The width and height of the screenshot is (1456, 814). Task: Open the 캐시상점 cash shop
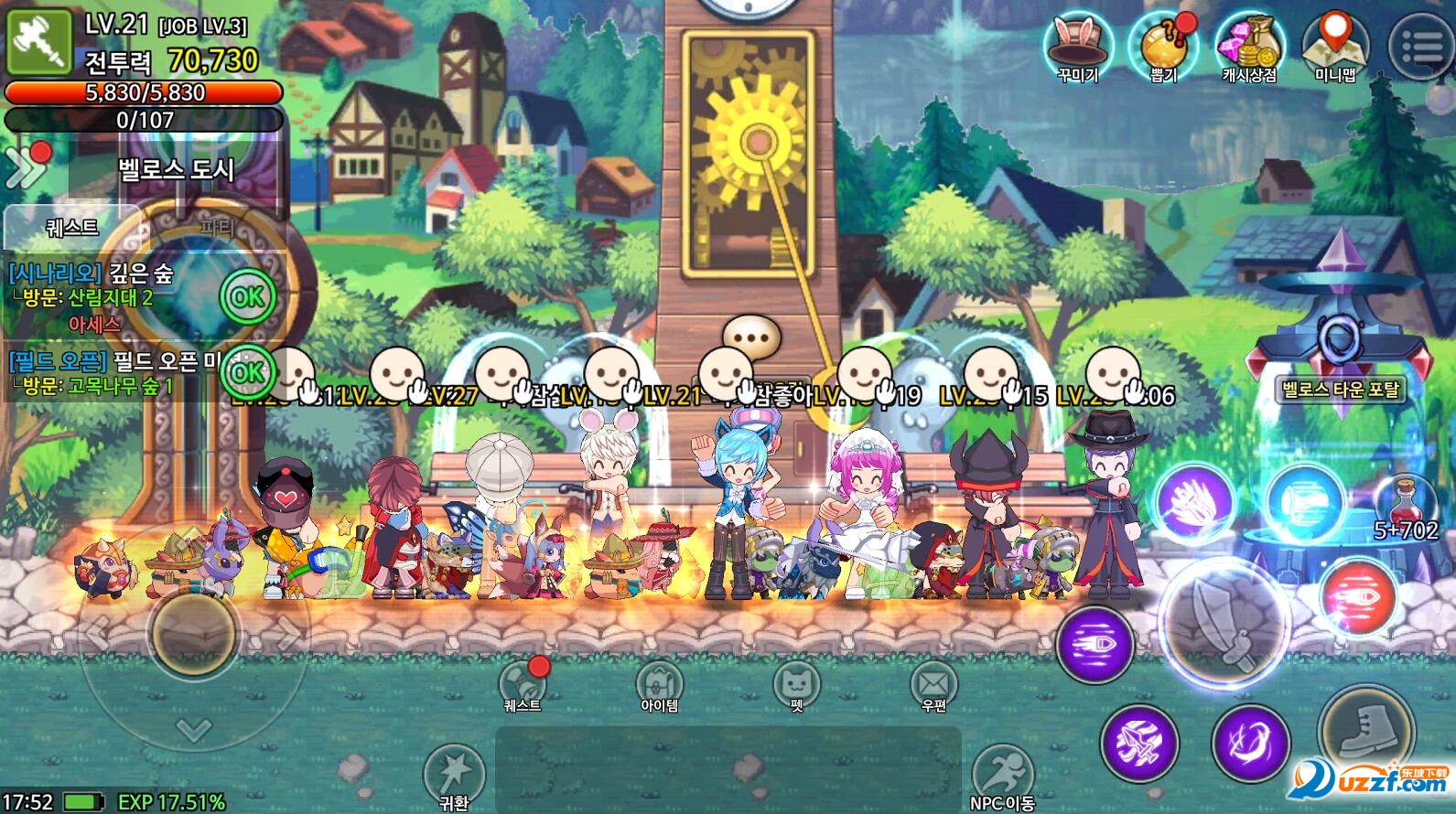(1249, 44)
